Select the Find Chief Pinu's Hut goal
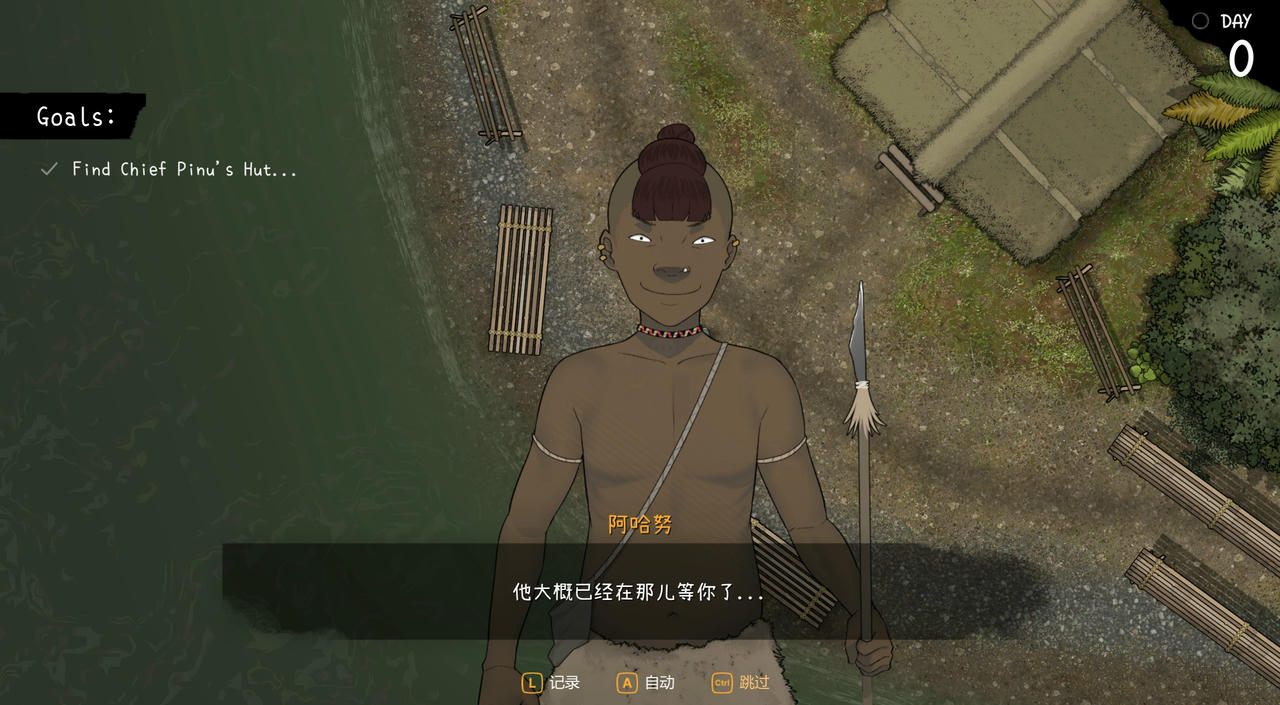This screenshot has width=1280, height=705. (184, 170)
